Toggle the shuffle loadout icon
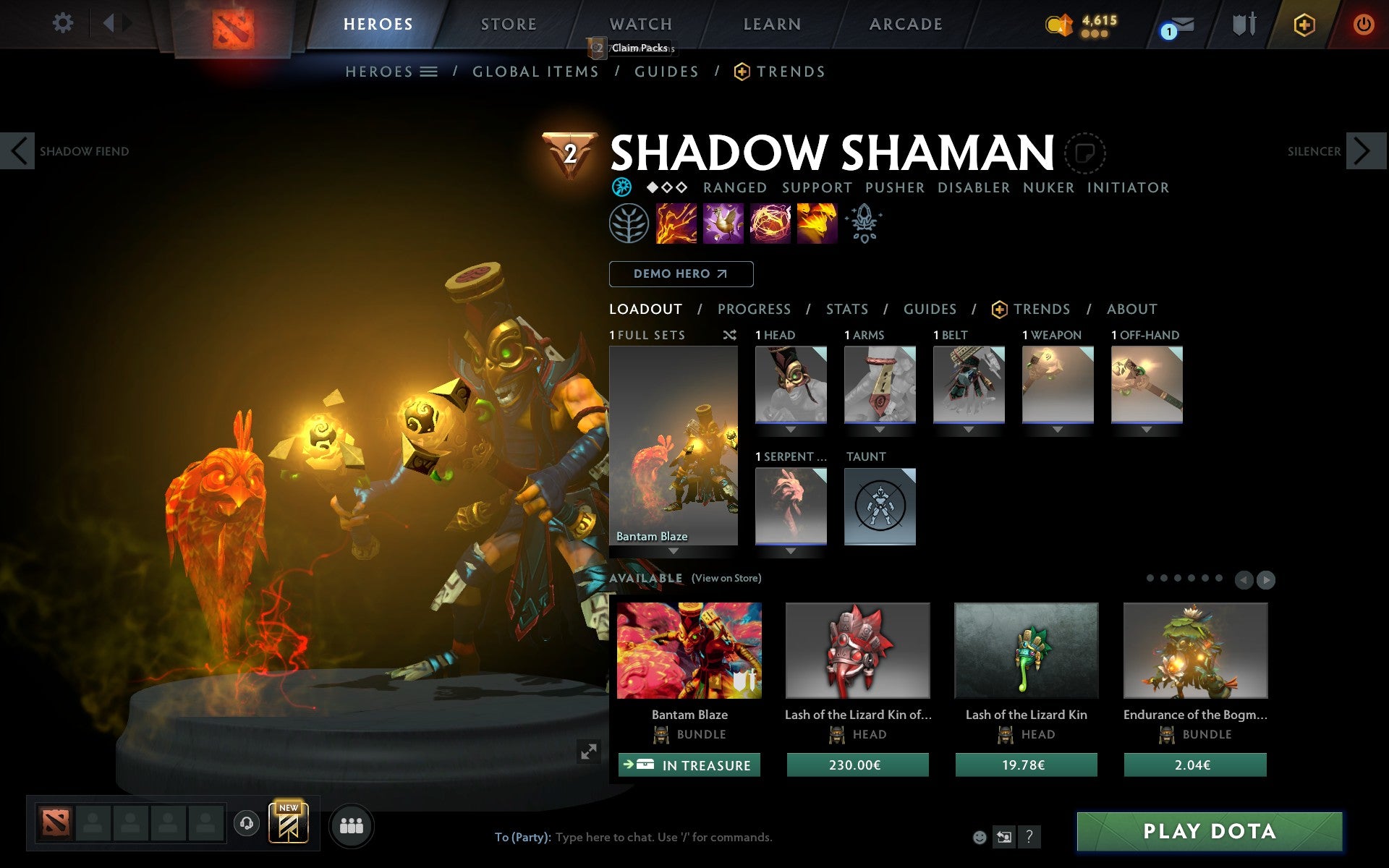This screenshot has width=1389, height=868. [x=729, y=336]
